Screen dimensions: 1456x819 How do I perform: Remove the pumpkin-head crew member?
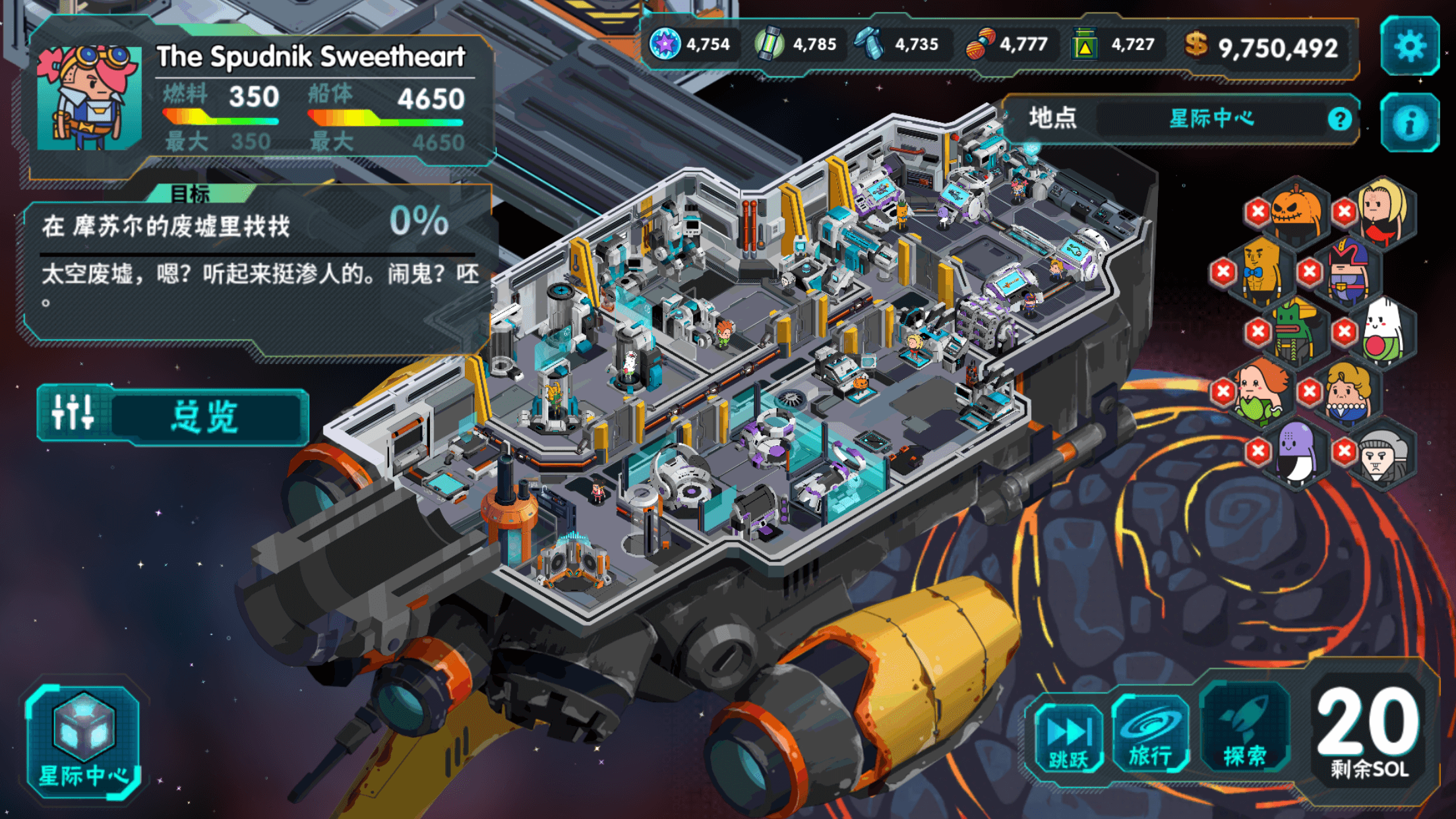click(x=1258, y=212)
